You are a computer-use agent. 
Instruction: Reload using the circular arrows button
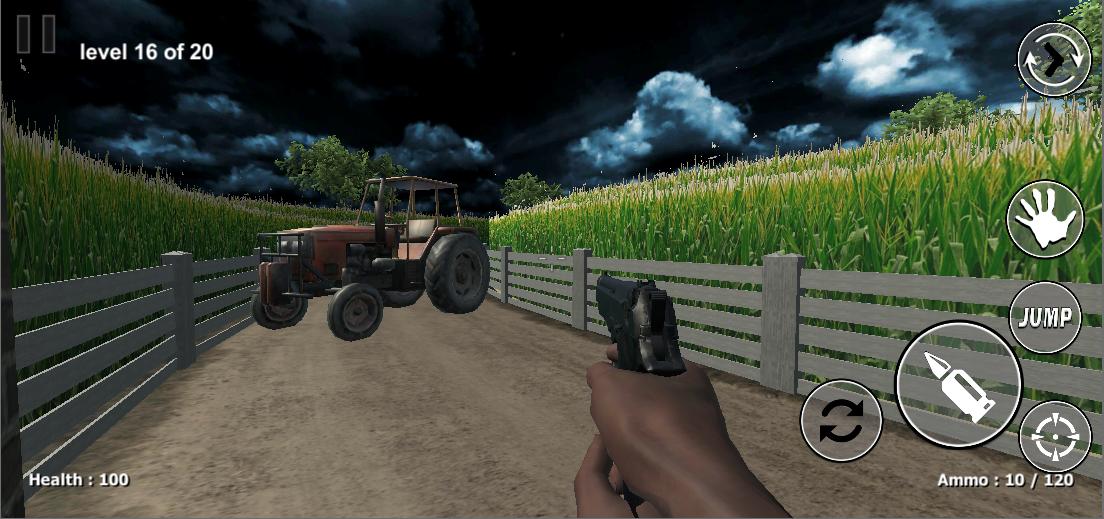[841, 421]
